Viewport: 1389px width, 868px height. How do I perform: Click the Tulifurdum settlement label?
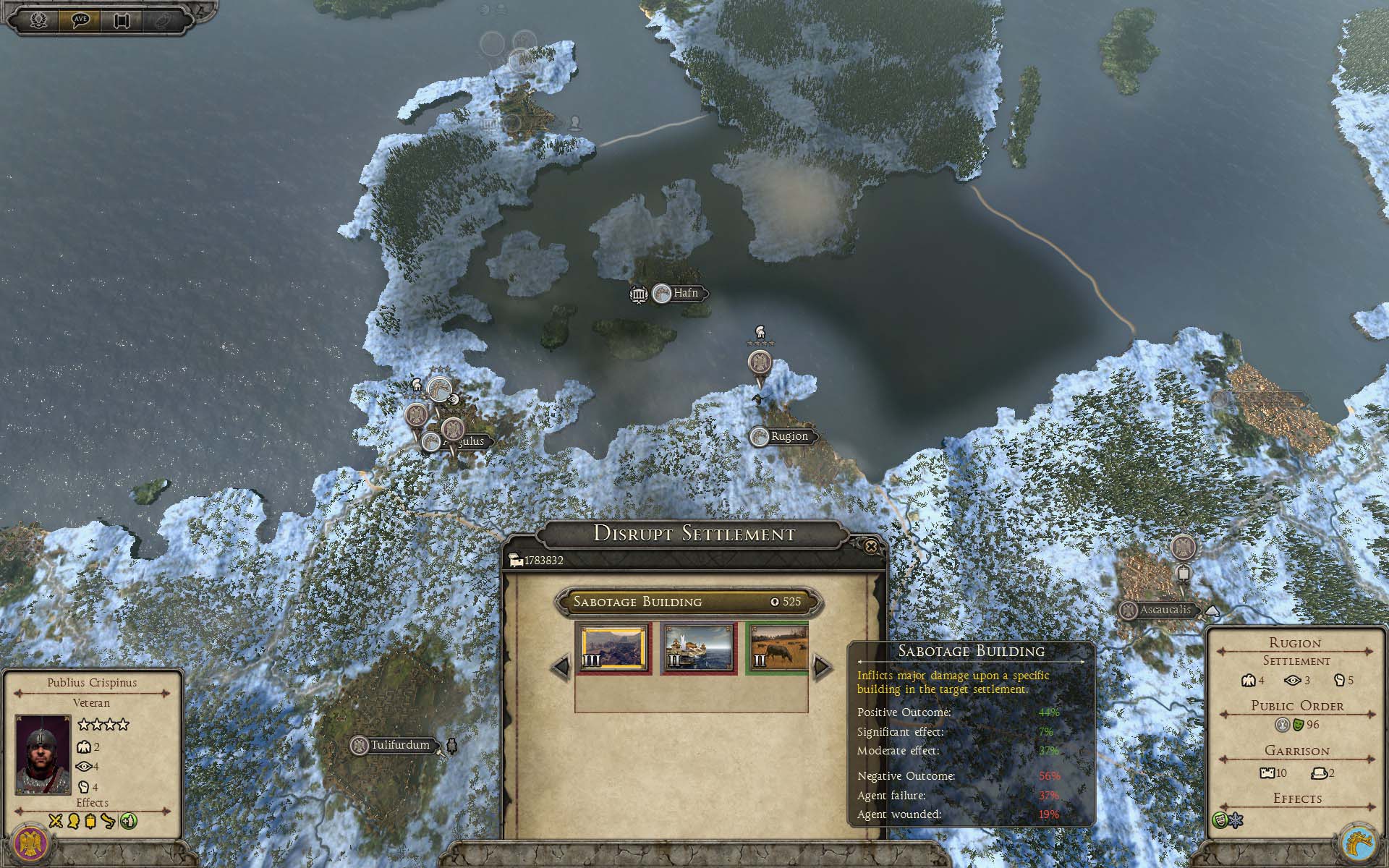coord(399,745)
